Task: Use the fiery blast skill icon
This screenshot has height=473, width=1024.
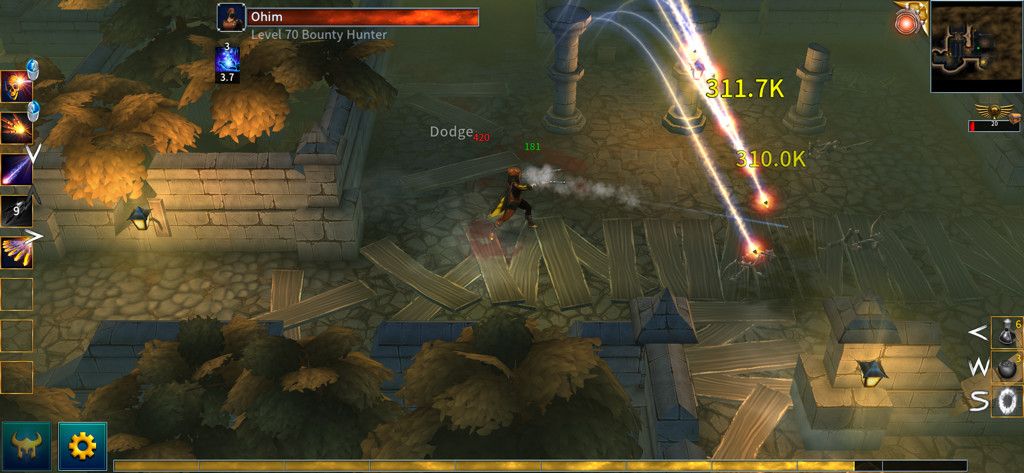Action: pyautogui.click(x=16, y=128)
